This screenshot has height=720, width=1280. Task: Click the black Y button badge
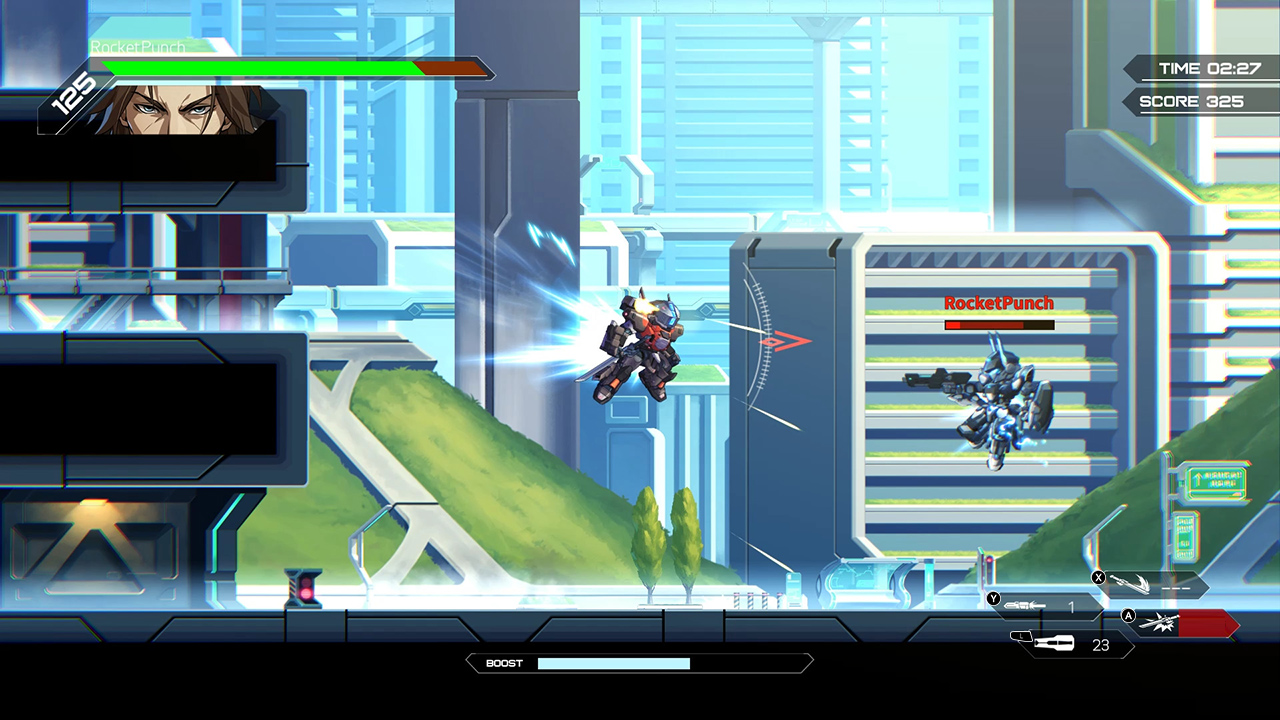tap(993, 598)
